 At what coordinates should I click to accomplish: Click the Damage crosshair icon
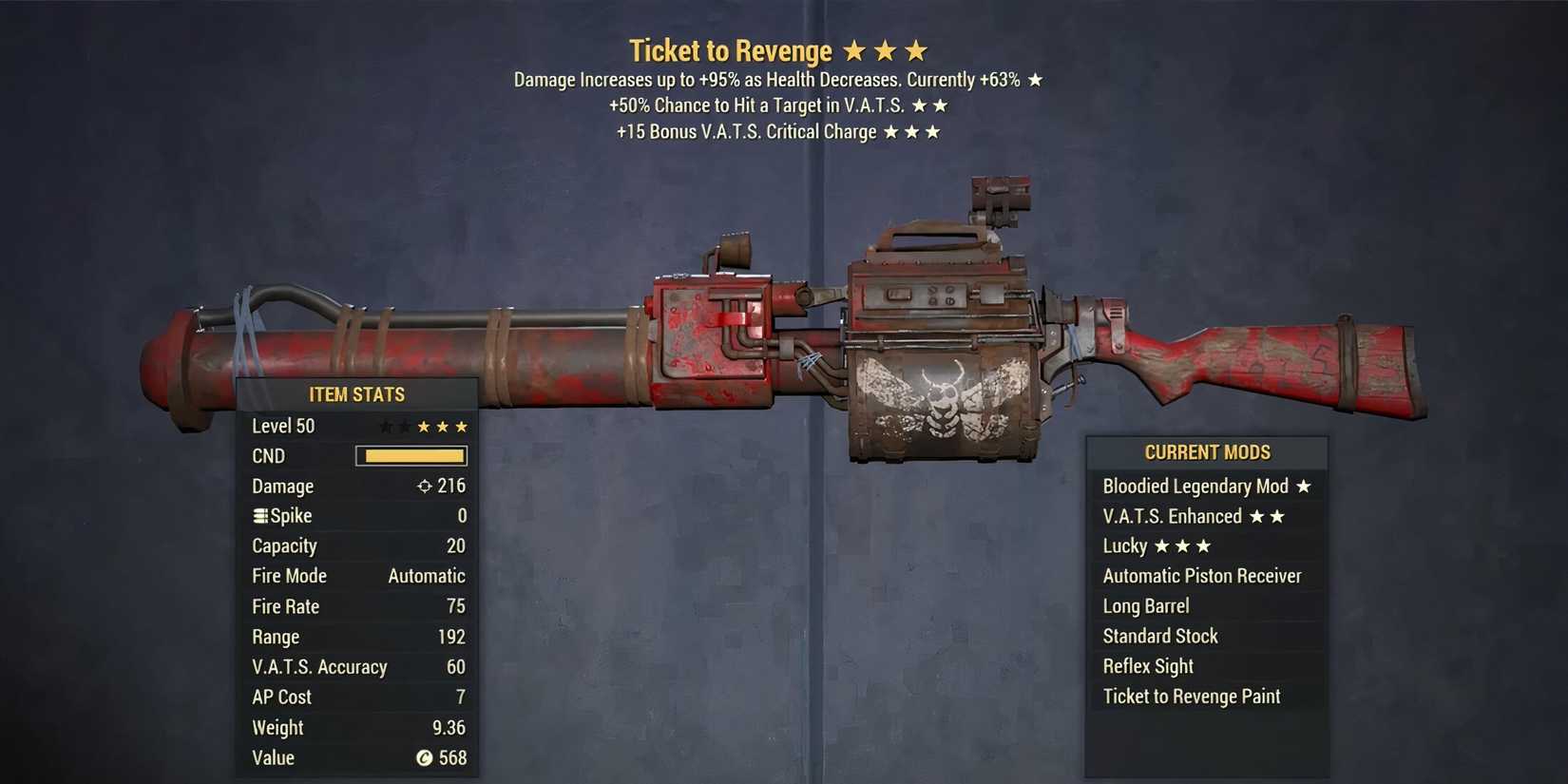click(424, 486)
